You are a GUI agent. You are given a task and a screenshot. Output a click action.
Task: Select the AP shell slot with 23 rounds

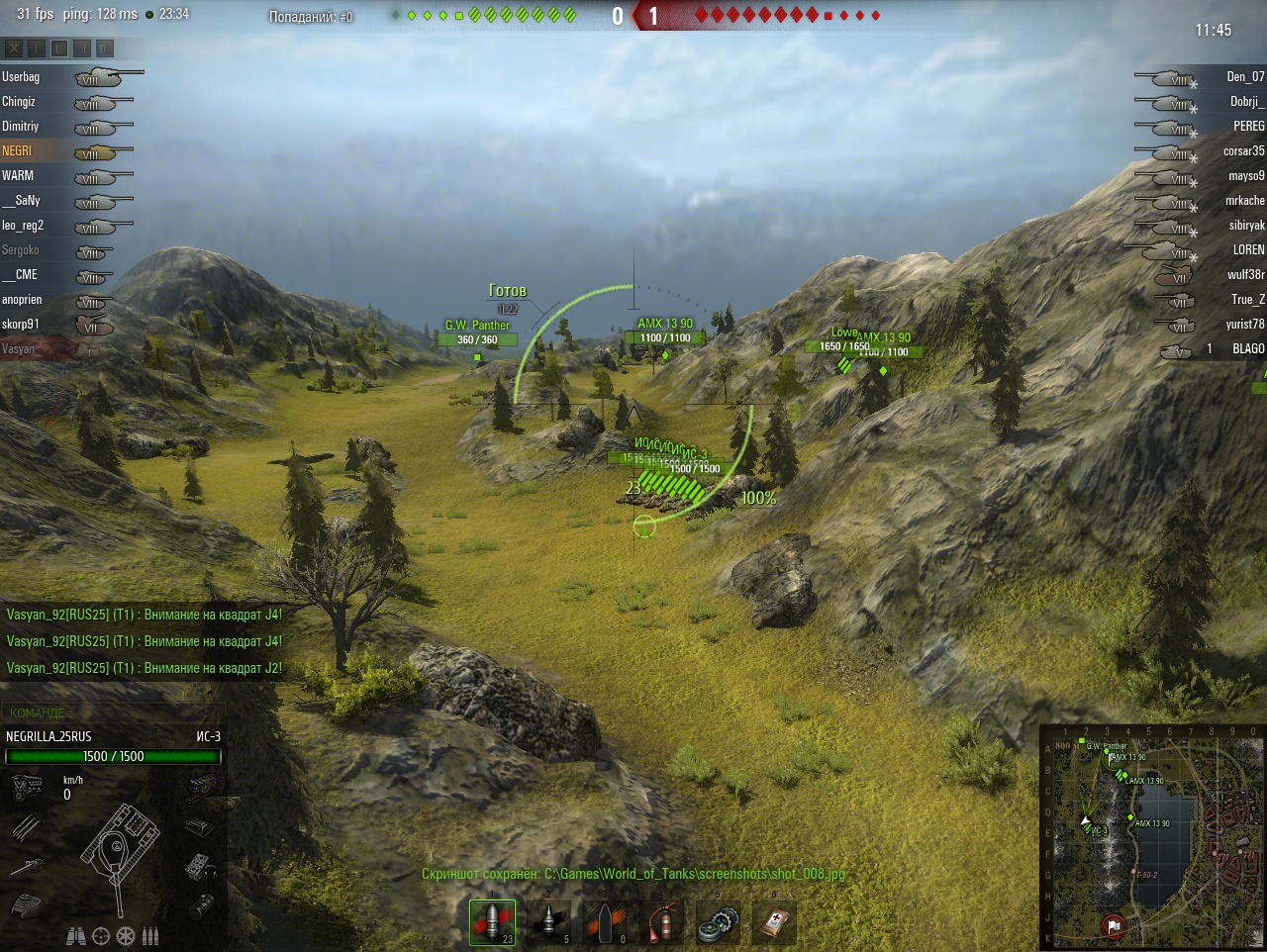tap(492, 922)
